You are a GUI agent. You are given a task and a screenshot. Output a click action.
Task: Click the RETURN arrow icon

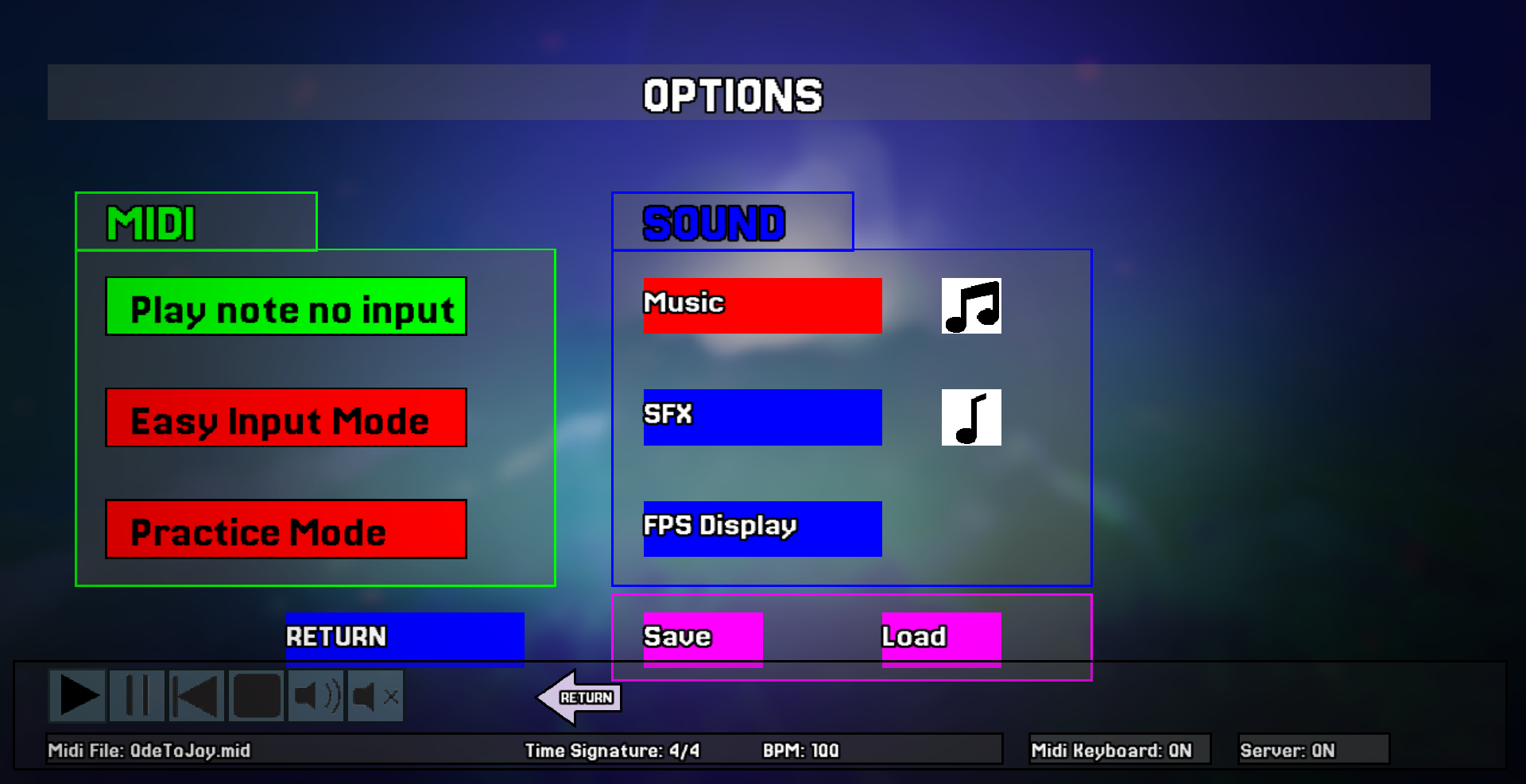pos(580,698)
